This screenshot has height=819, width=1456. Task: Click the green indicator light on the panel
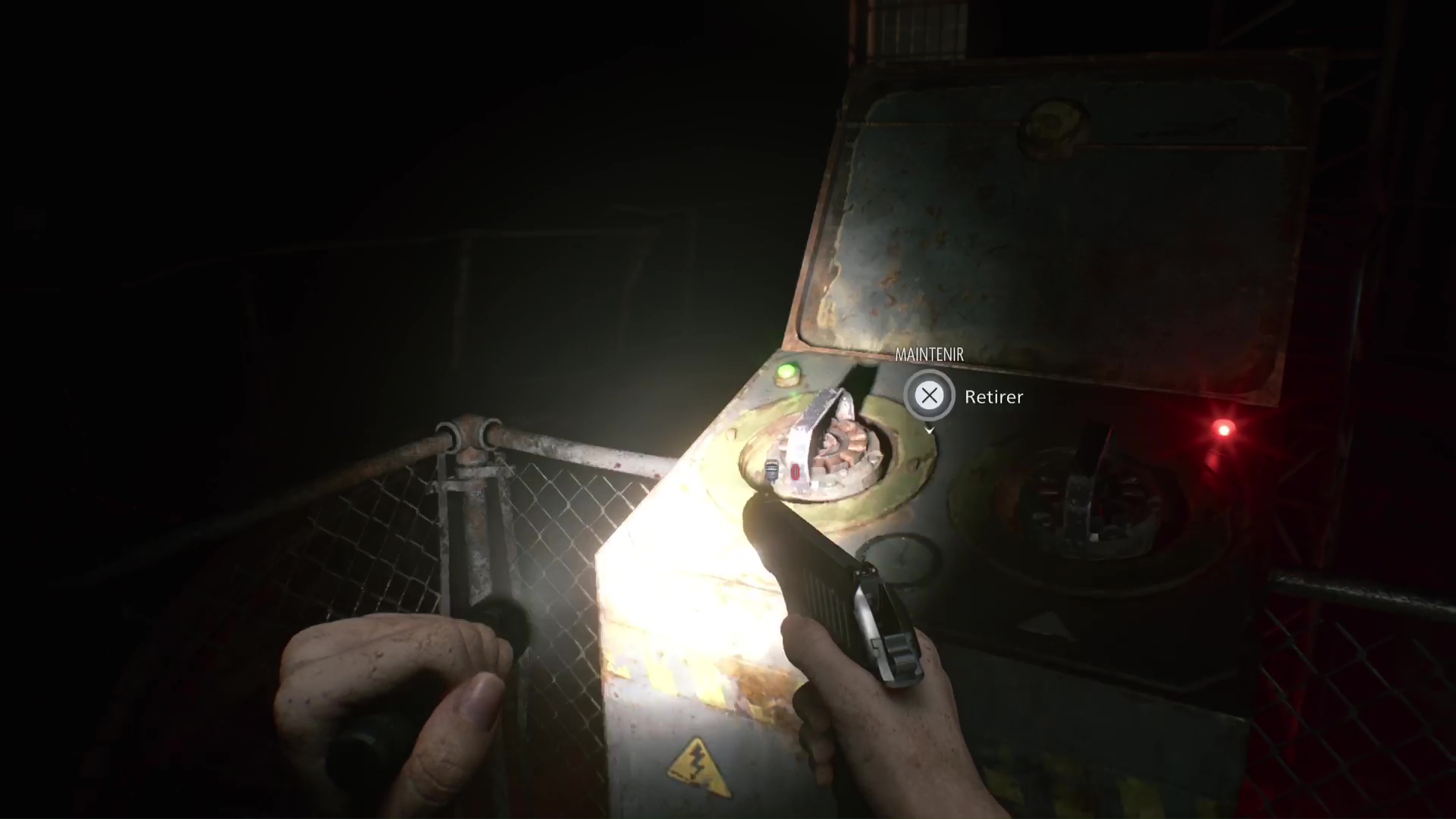click(x=786, y=372)
